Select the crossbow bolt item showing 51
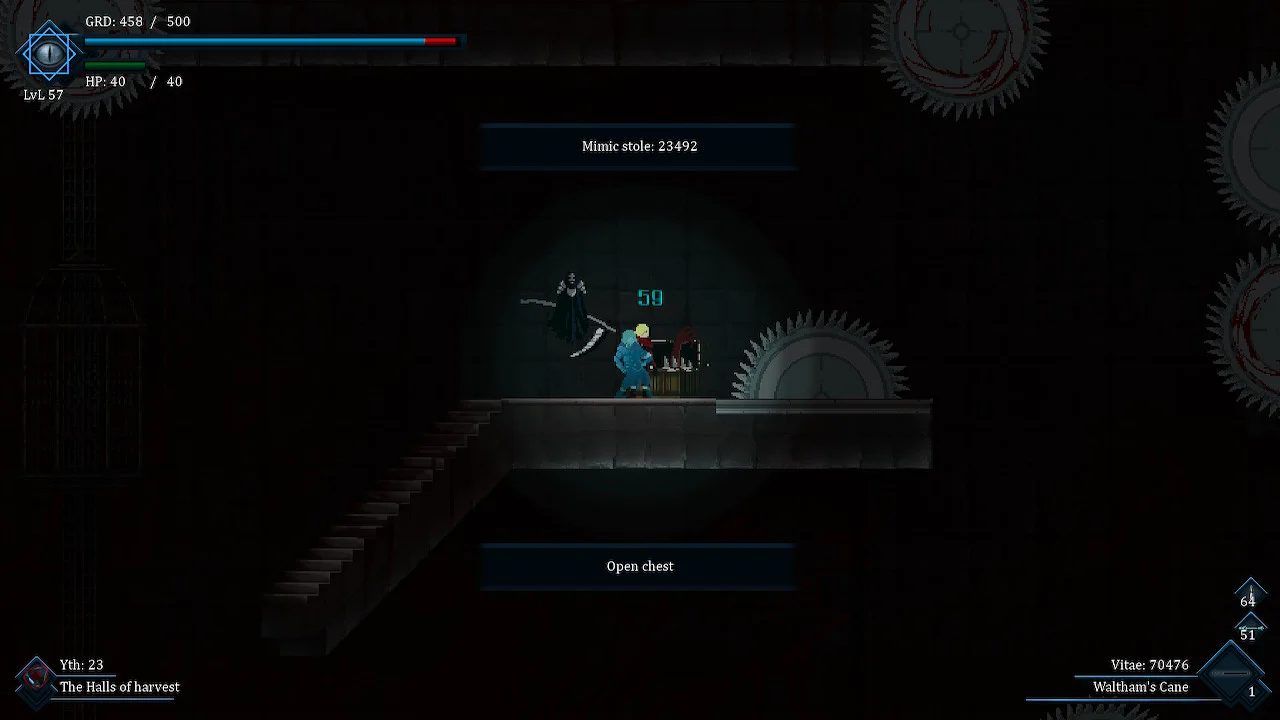Image resolution: width=1280 pixels, height=720 pixels. click(1250, 627)
